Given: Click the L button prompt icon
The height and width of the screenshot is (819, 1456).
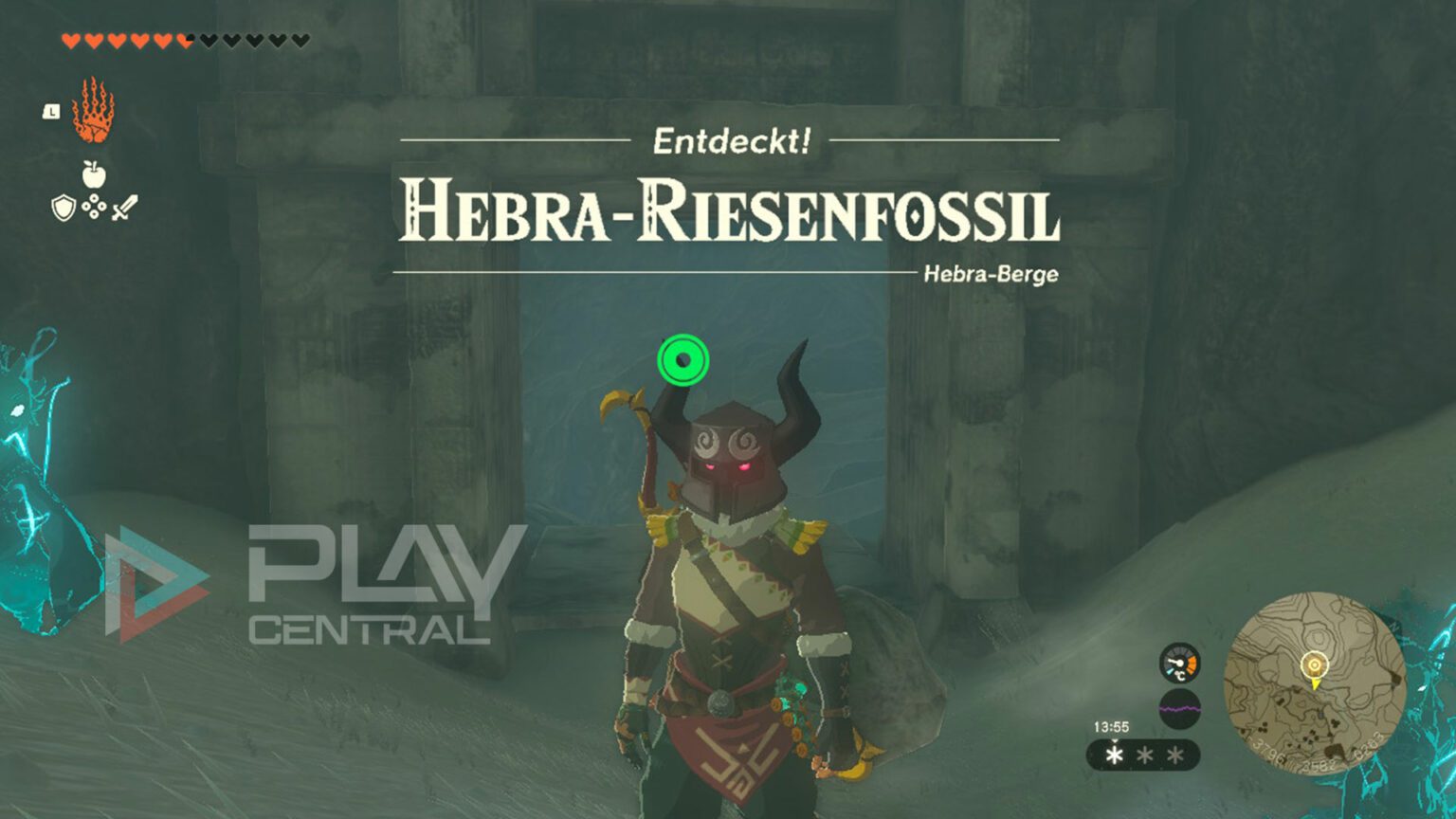Looking at the screenshot, I should [x=50, y=110].
